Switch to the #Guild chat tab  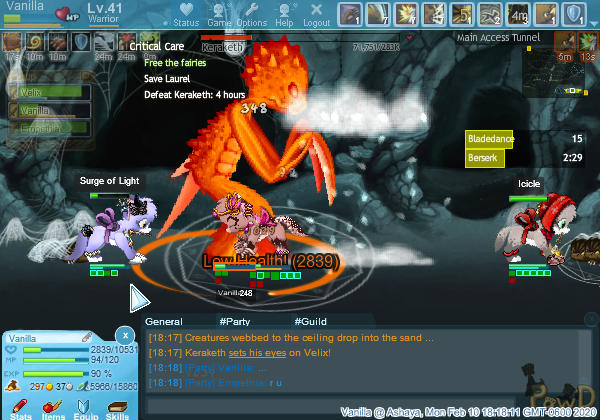pyautogui.click(x=310, y=321)
